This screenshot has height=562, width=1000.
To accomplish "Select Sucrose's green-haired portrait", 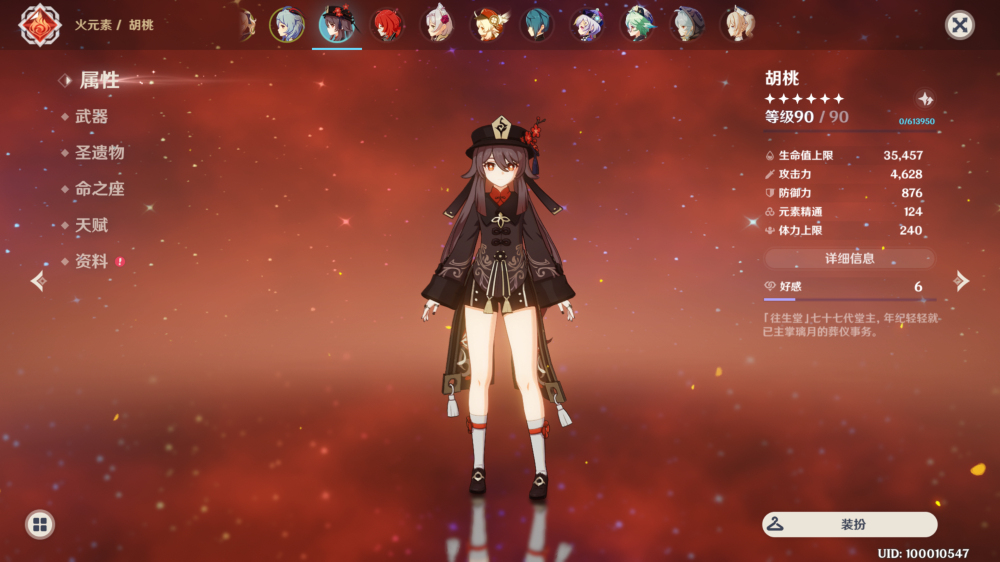I will coord(637,25).
